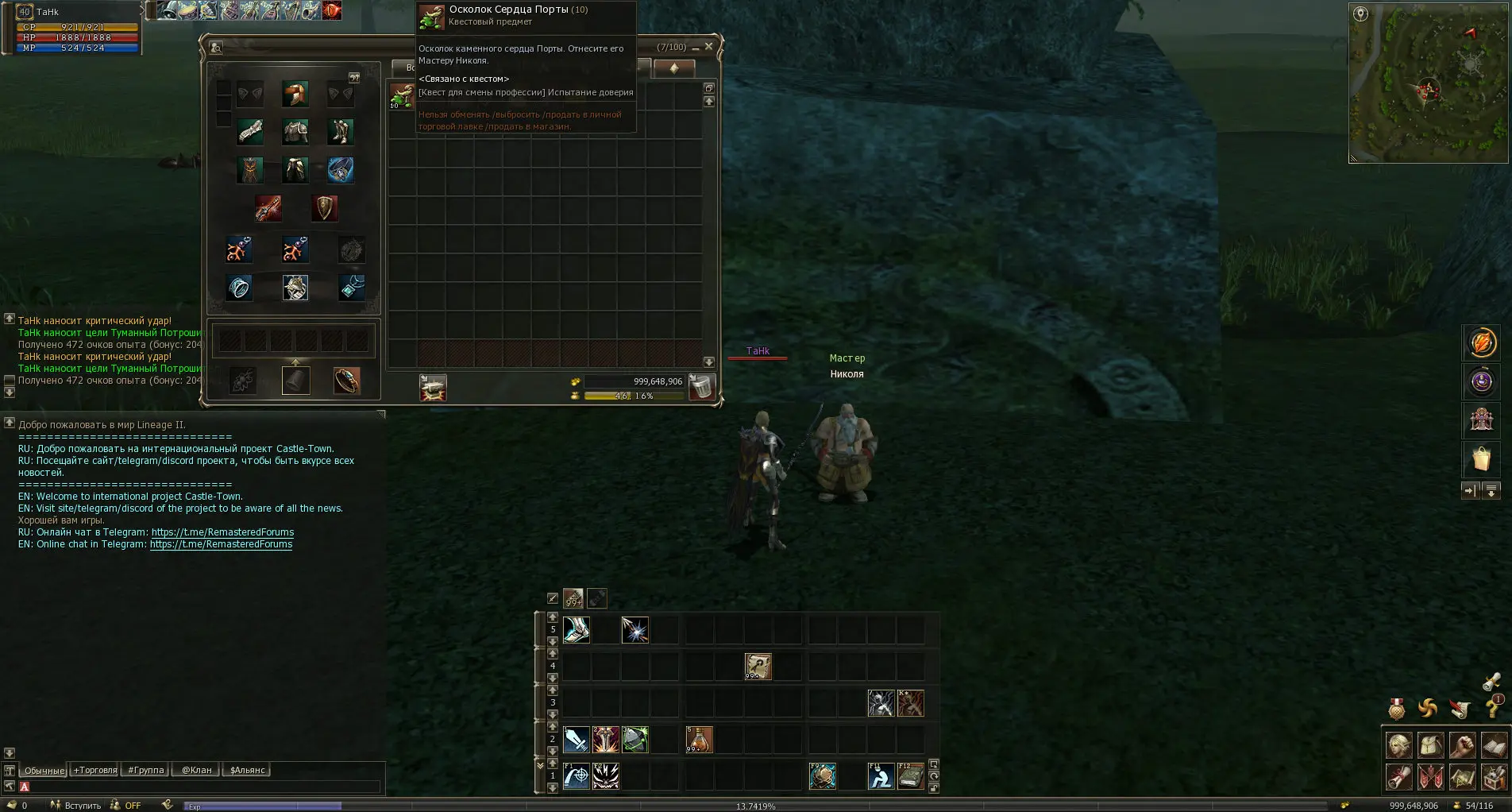Open the minimap

pos(1428,83)
